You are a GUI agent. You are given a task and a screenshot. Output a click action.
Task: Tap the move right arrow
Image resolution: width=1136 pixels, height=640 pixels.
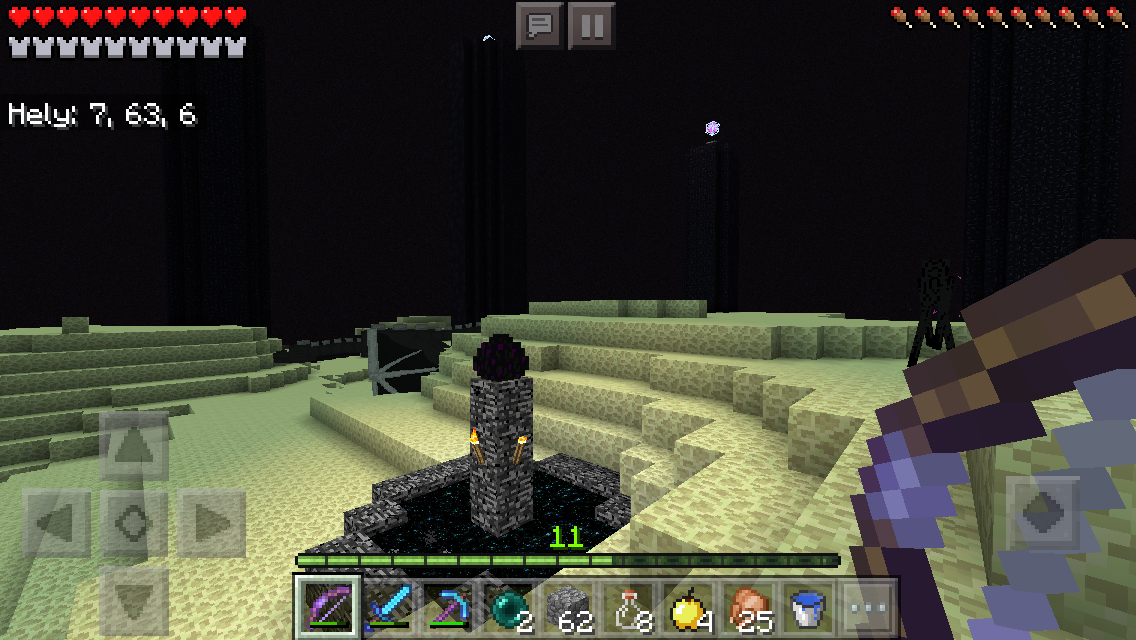point(211,522)
